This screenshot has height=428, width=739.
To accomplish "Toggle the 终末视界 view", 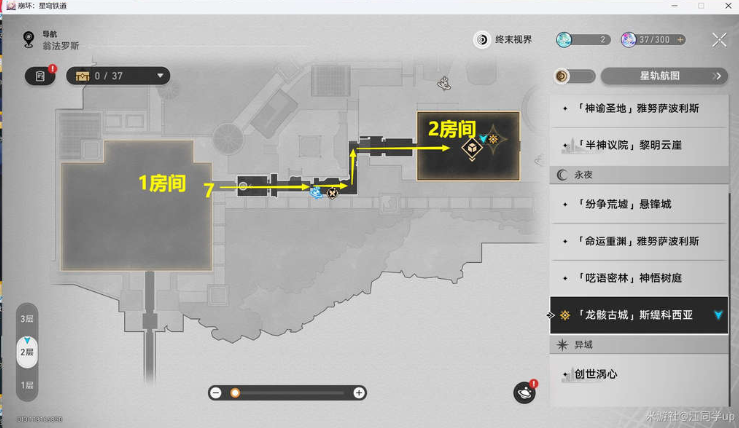I will (504, 40).
